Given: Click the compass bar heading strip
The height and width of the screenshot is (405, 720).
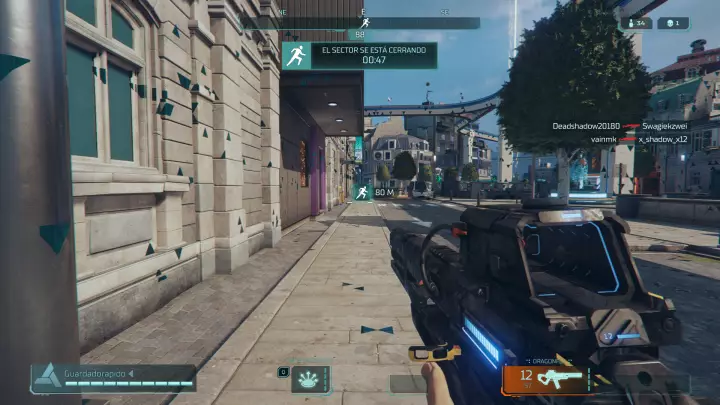Looking at the screenshot, I should coord(362,22).
